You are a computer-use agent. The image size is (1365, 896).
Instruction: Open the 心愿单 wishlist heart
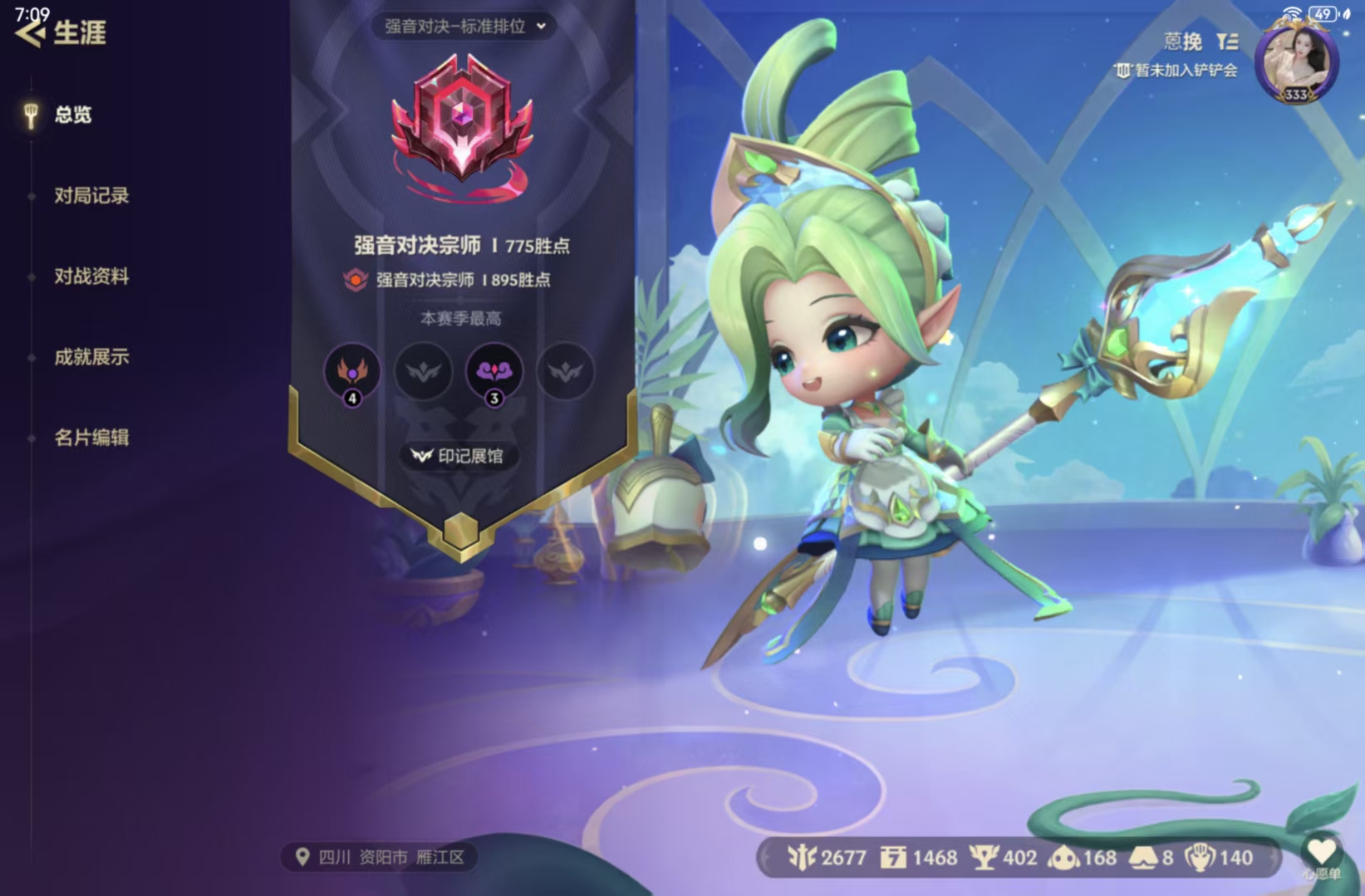tap(1322, 851)
